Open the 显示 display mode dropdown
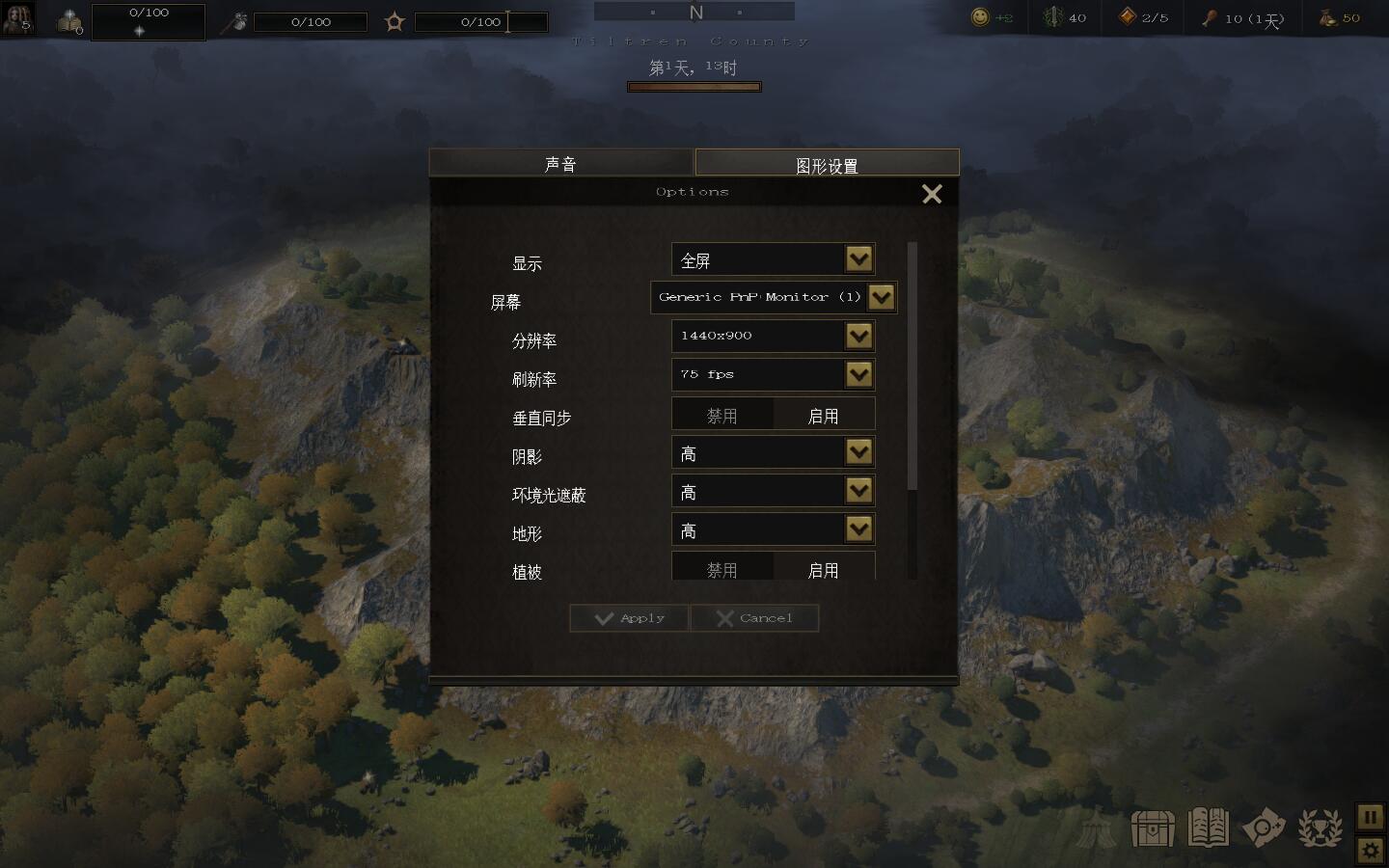 coord(858,259)
